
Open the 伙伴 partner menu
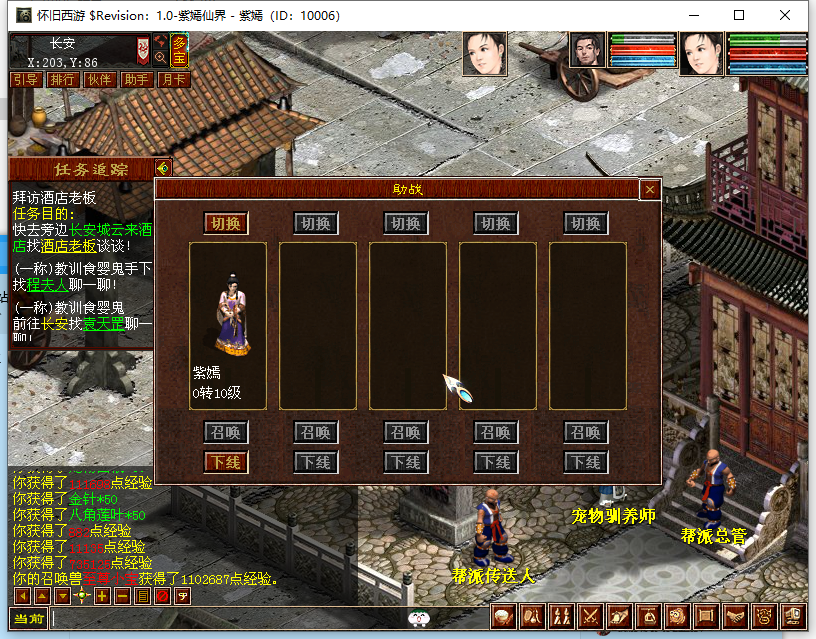[99, 80]
